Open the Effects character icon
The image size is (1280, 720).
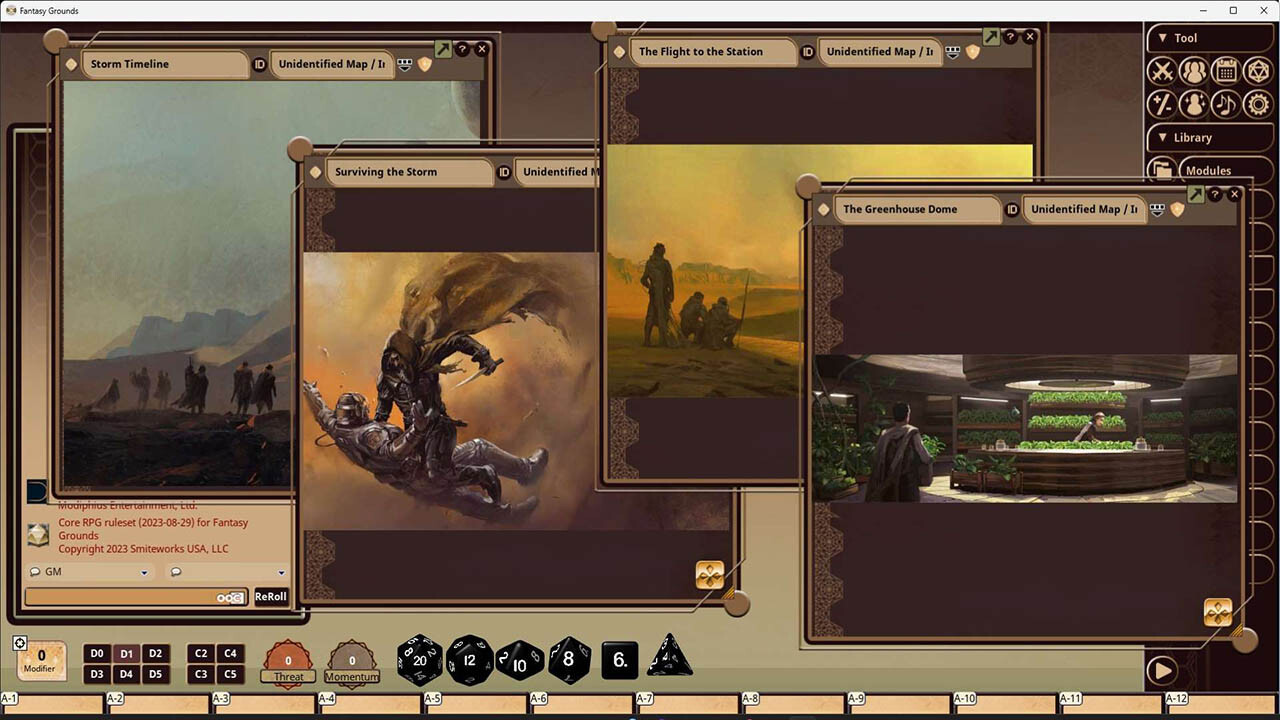1194,103
